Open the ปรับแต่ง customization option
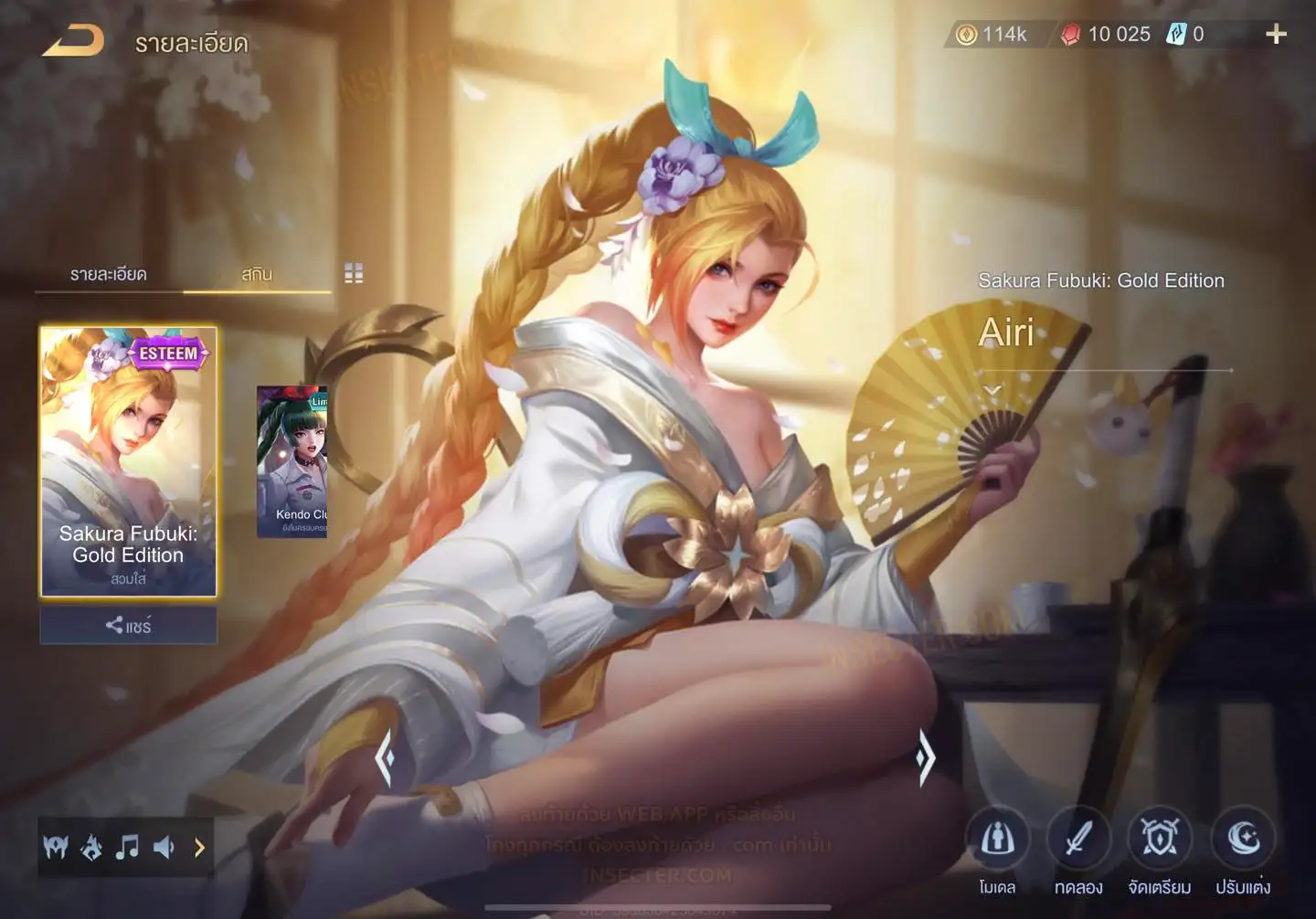The image size is (1316, 919). (1243, 840)
